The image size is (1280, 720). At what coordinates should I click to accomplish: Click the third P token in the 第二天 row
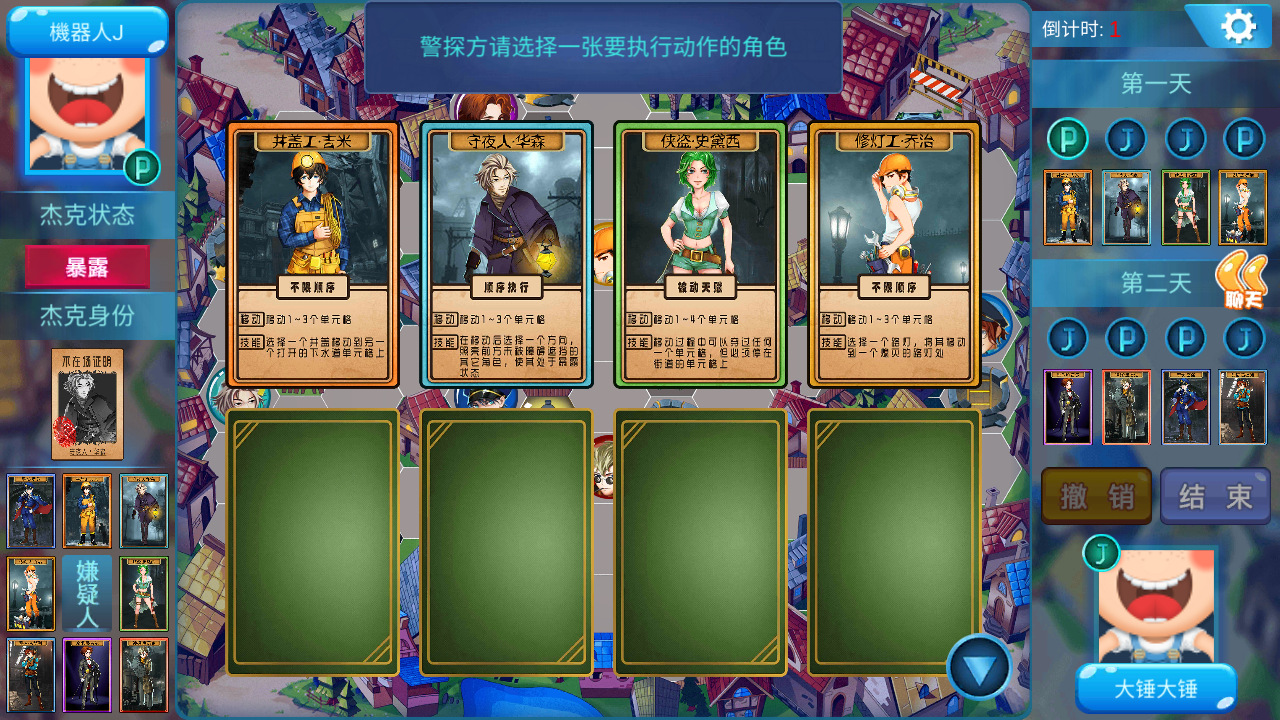coord(1185,338)
